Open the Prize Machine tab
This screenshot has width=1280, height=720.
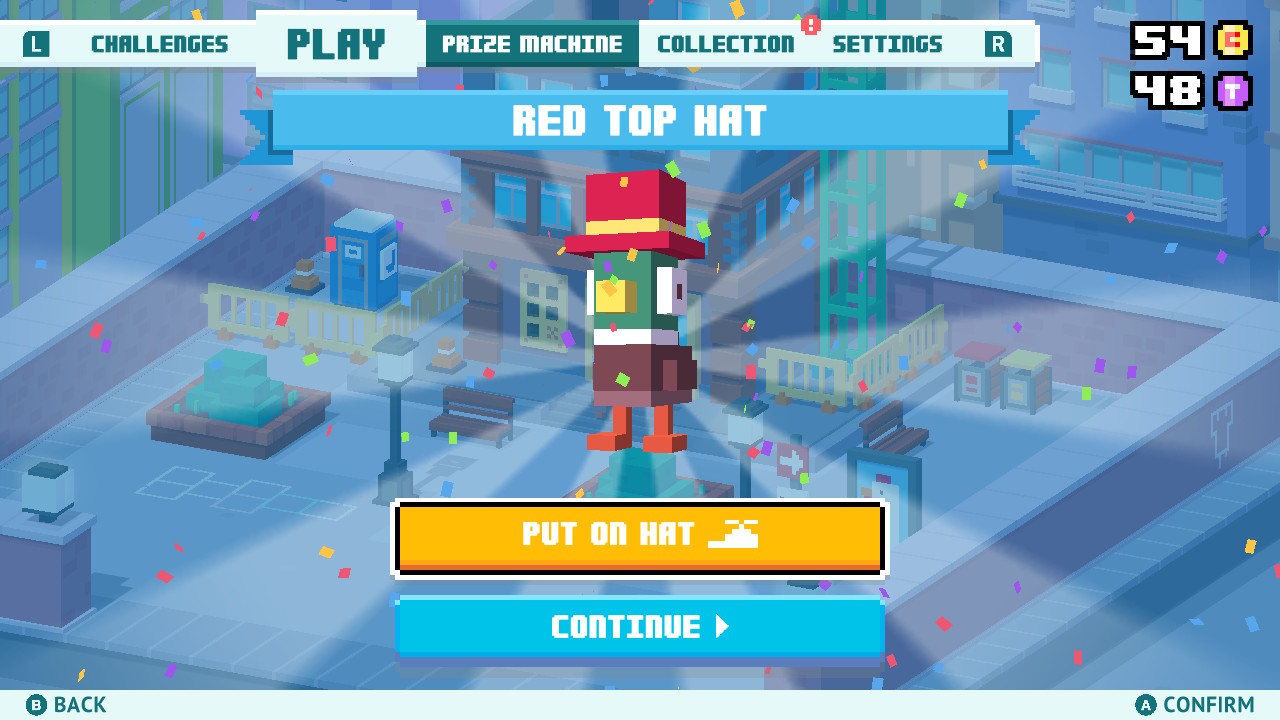coord(531,44)
